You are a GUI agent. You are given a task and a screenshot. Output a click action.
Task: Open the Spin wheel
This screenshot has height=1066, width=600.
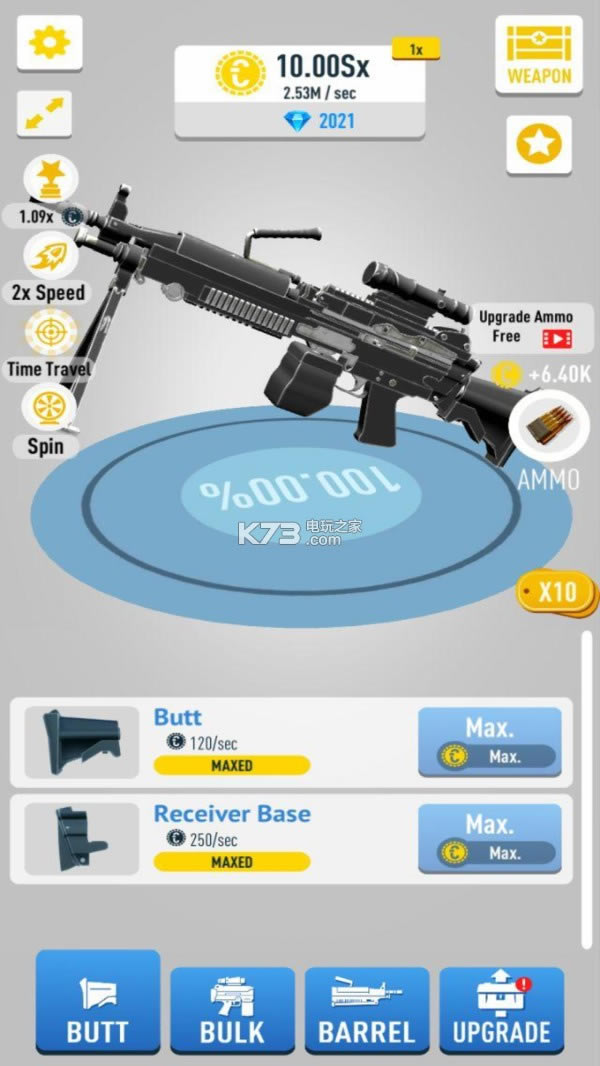pos(46,411)
